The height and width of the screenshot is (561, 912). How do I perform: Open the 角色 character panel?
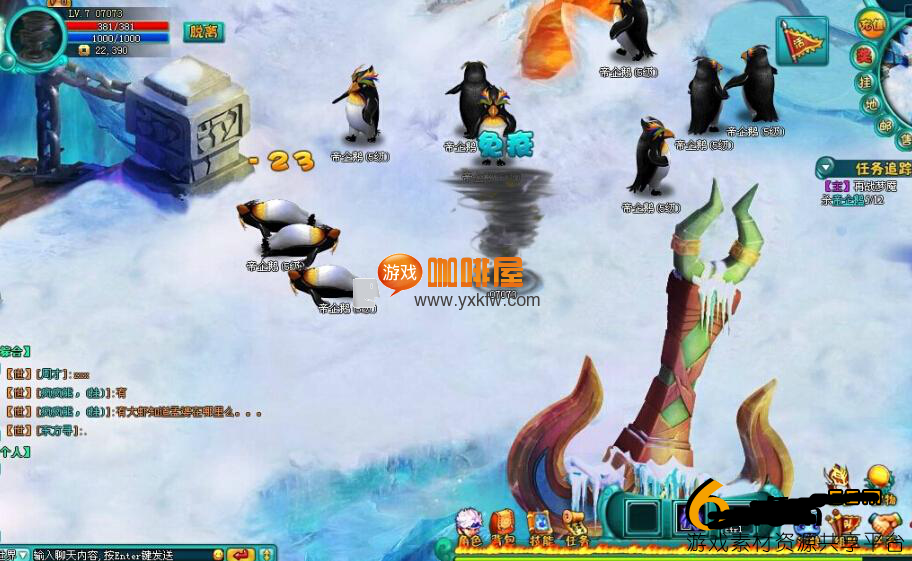pos(468,528)
